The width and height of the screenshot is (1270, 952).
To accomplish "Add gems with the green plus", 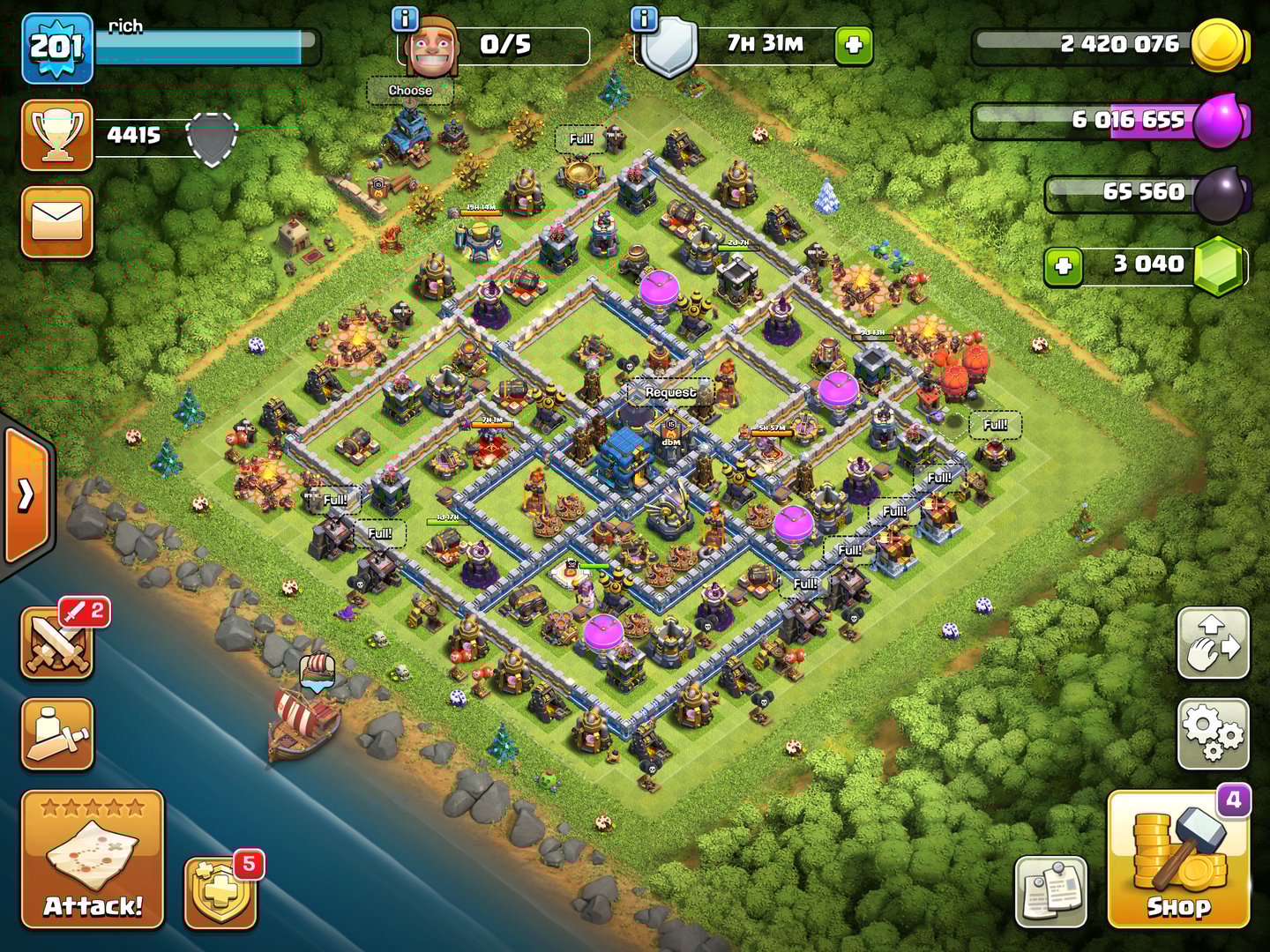I will (x=1064, y=264).
